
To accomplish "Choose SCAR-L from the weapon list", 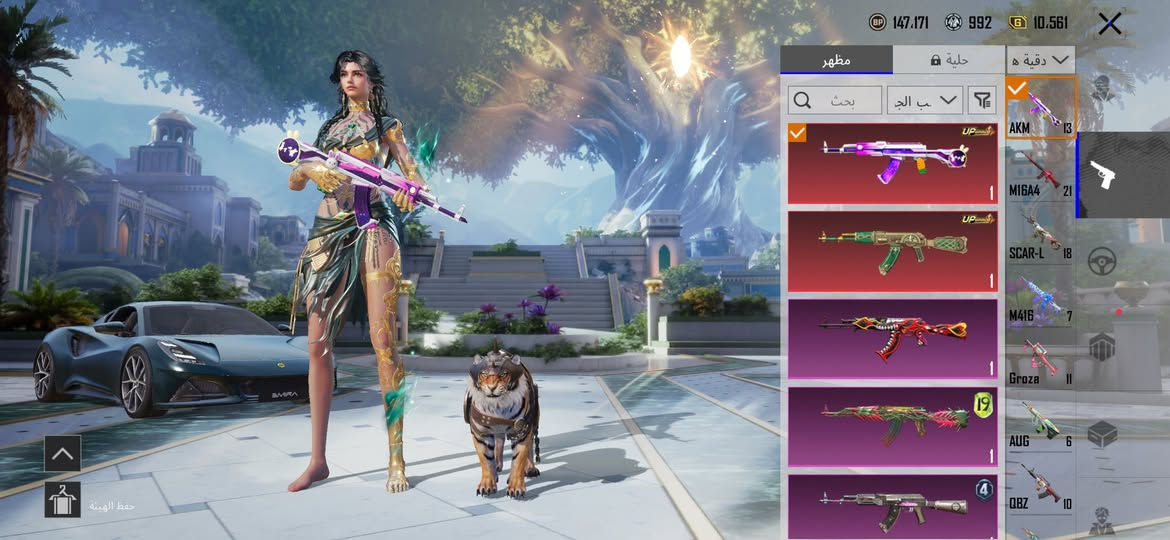I will coord(1040,237).
